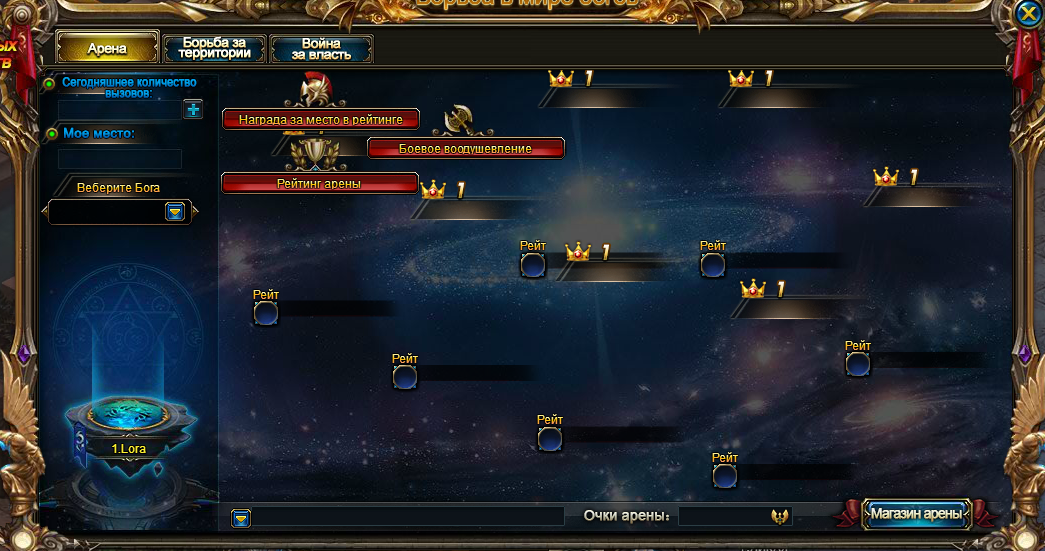Screen dimensions: 1045x551
Task: Switch to the Арена tab
Action: [107, 48]
